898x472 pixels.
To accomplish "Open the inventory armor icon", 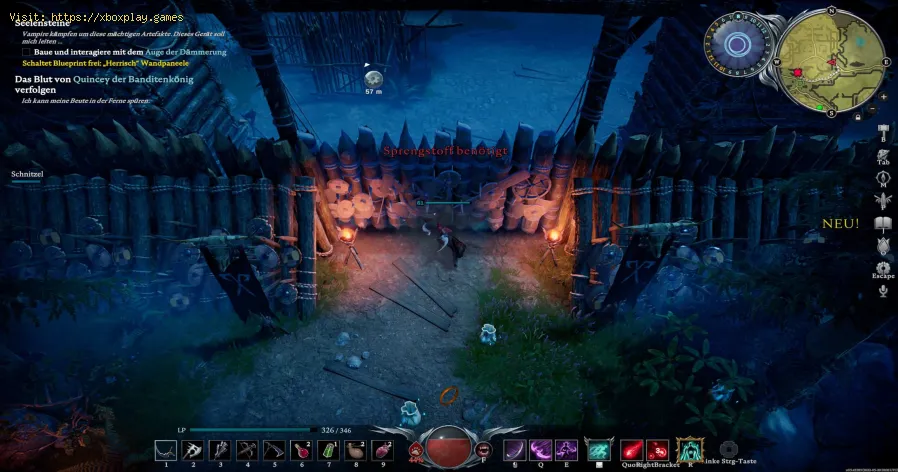I will pos(884,157).
